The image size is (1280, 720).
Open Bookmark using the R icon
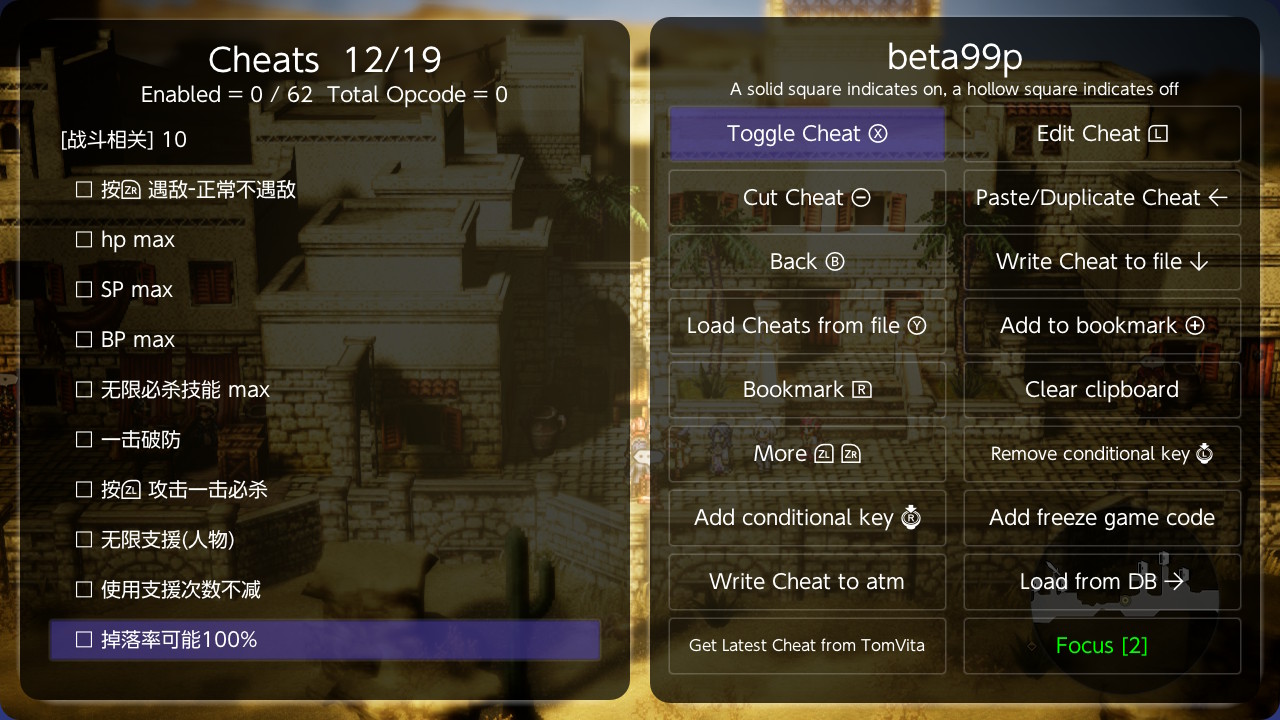(x=807, y=389)
